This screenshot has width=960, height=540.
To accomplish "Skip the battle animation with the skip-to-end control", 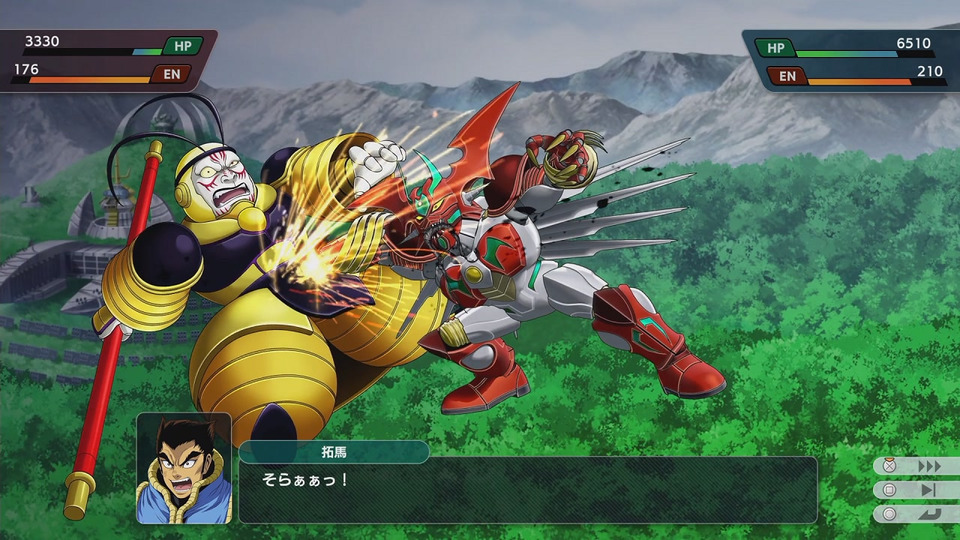I will tap(929, 490).
